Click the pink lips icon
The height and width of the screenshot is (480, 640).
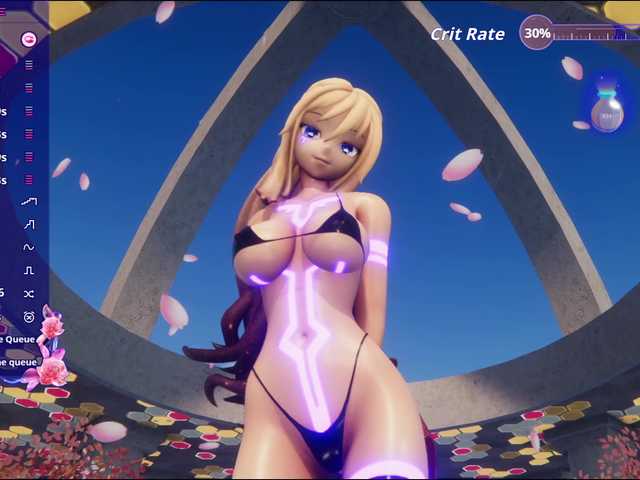[x=29, y=39]
